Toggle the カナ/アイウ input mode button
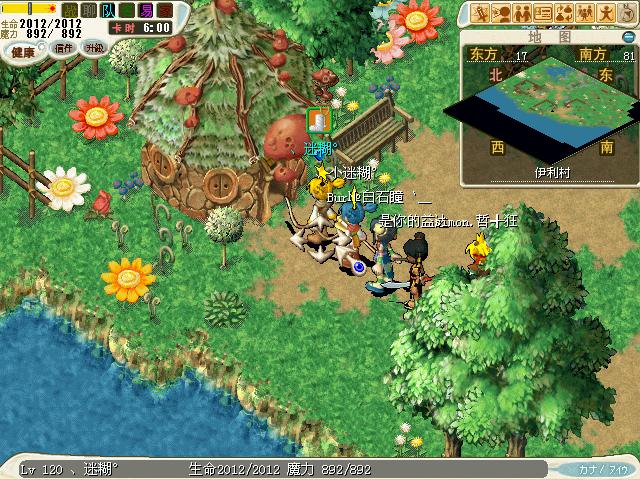 [x=603, y=468]
